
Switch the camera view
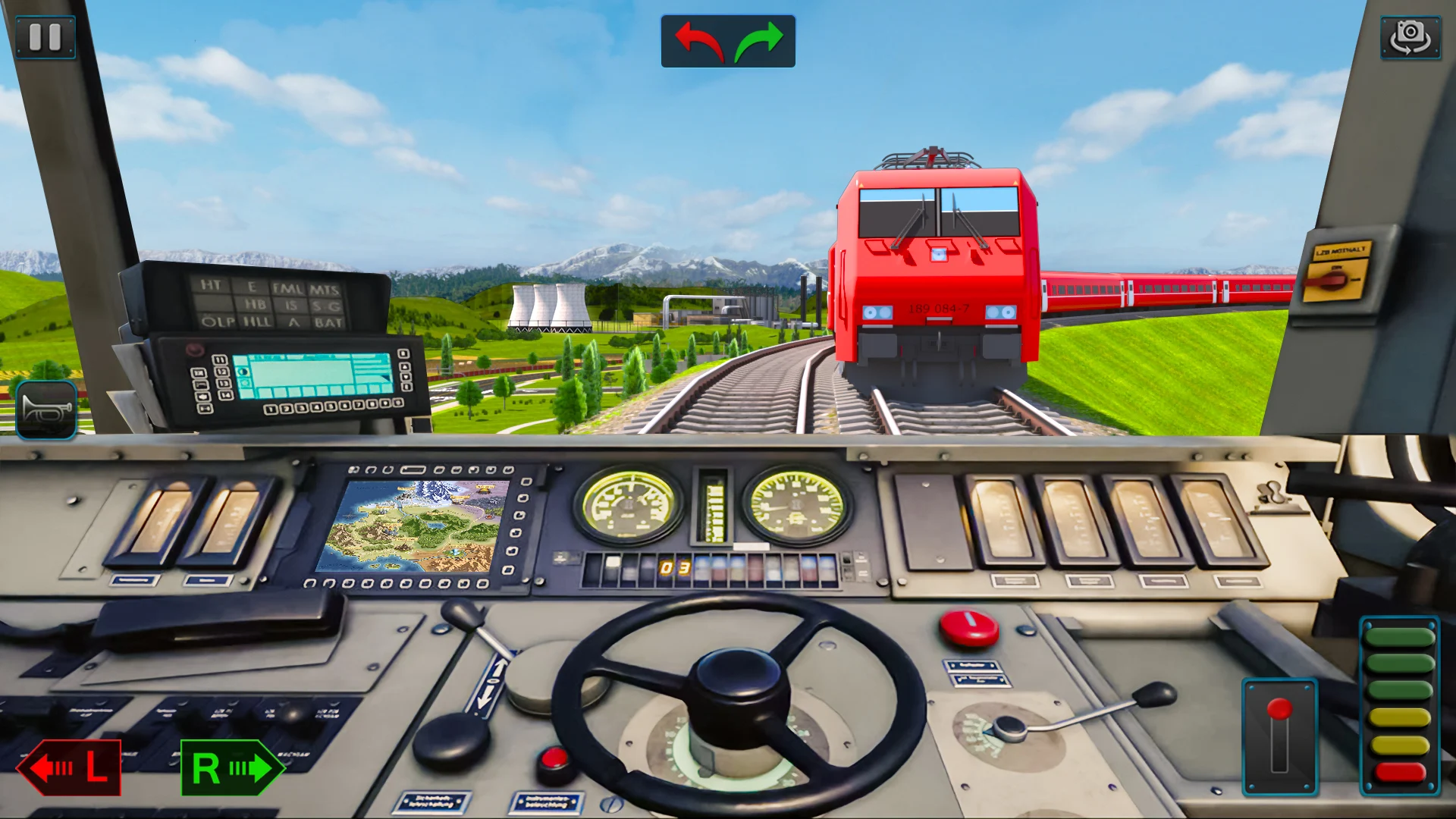point(1410,37)
